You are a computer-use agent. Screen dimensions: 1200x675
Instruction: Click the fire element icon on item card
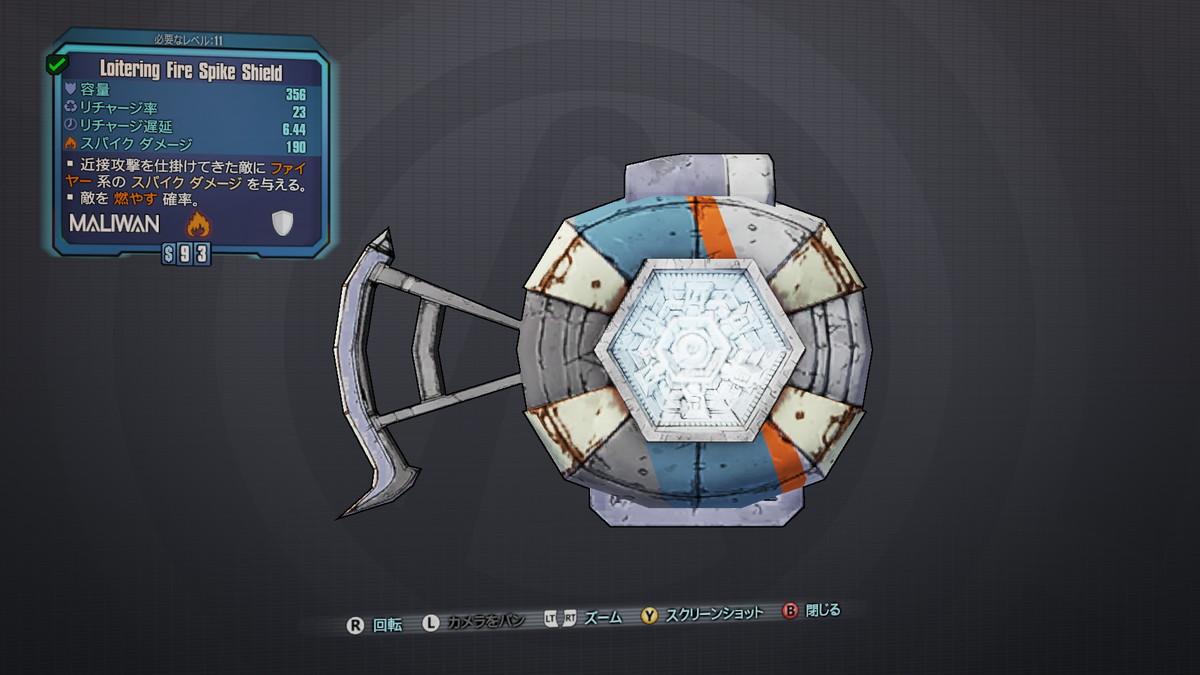point(198,223)
